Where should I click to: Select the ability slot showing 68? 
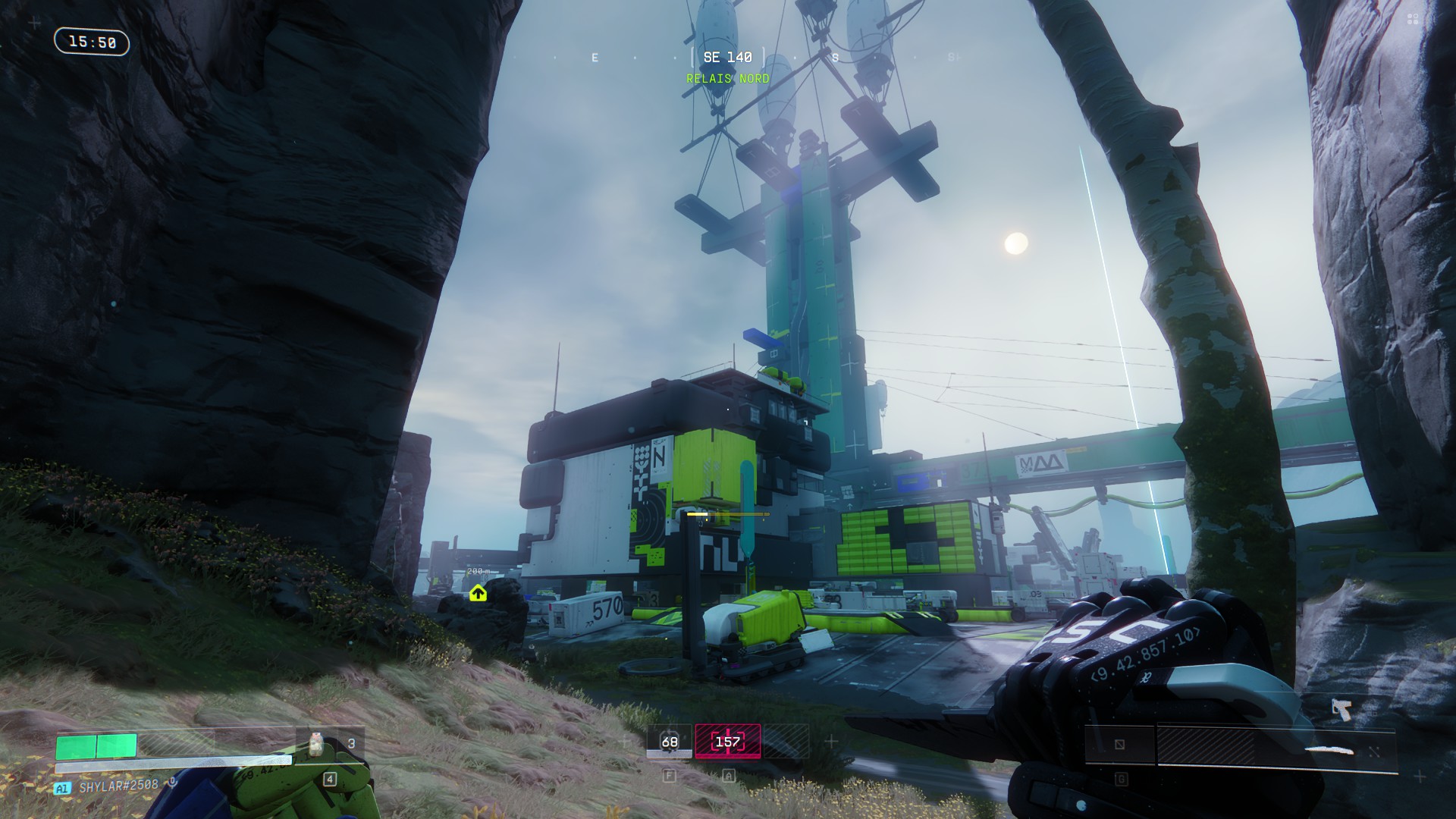[669, 742]
